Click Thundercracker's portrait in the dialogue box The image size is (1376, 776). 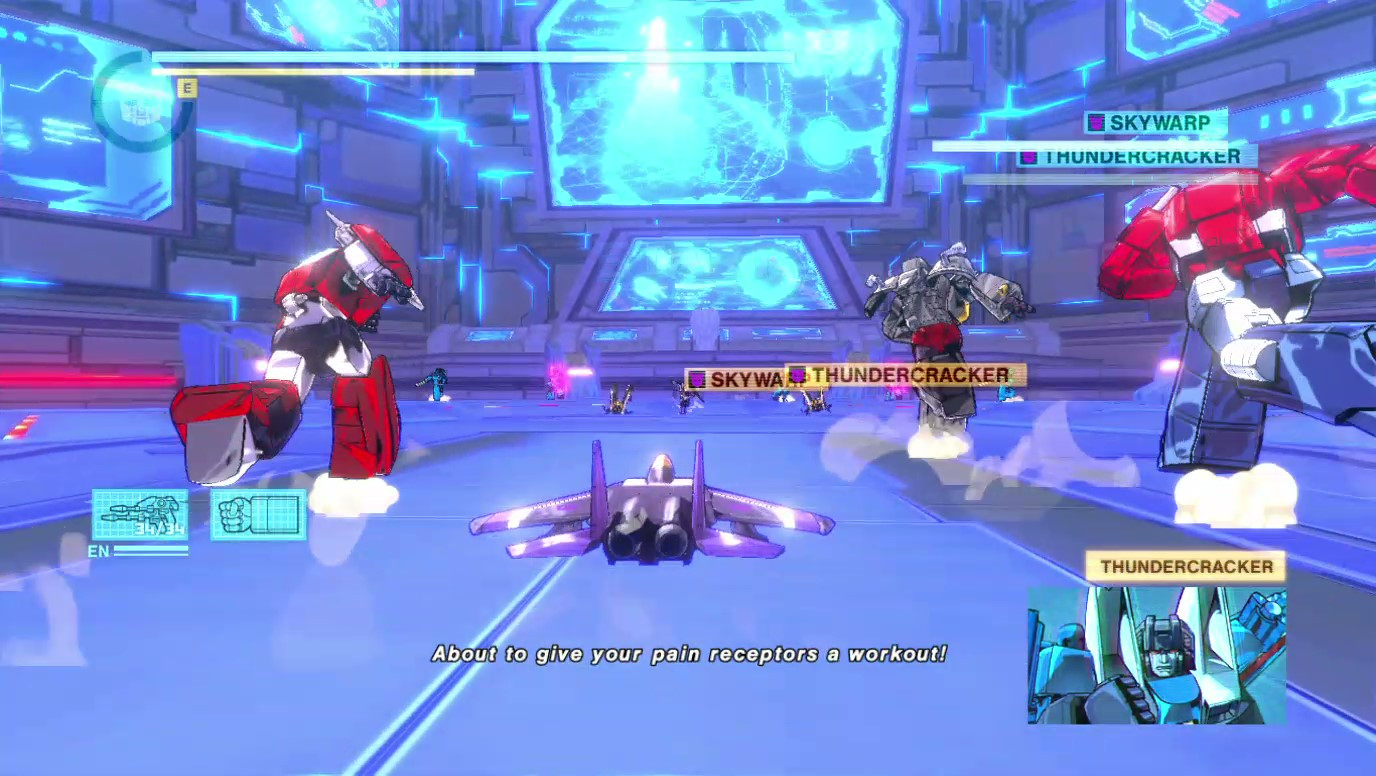point(1155,655)
